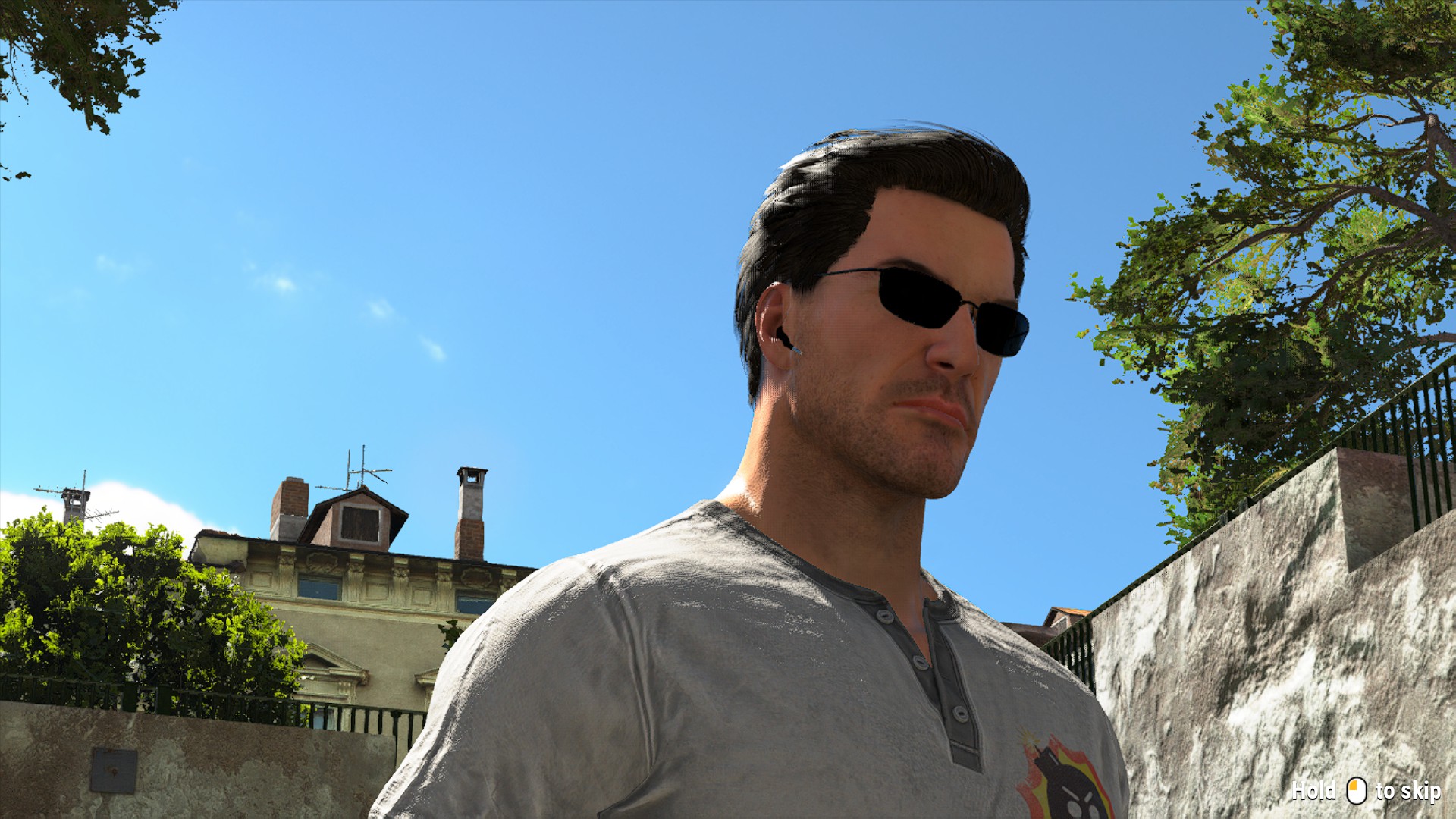Click the 'Hold' text in the skip prompt
1456x819 pixels.
[1314, 791]
